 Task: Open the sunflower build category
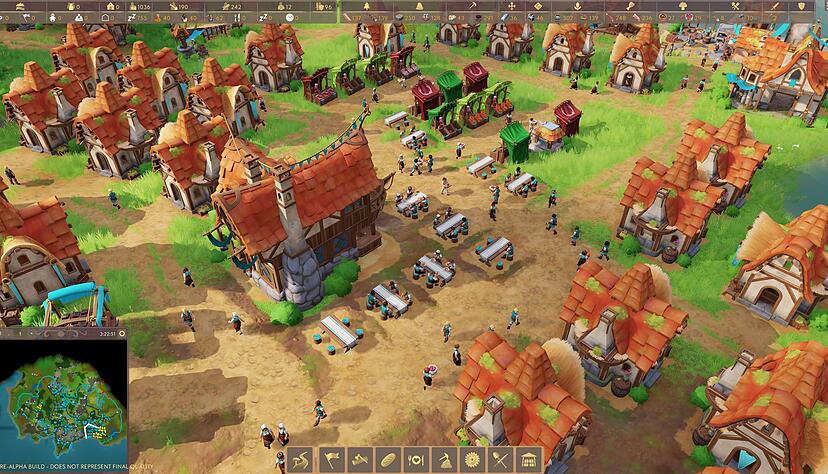click(471, 460)
